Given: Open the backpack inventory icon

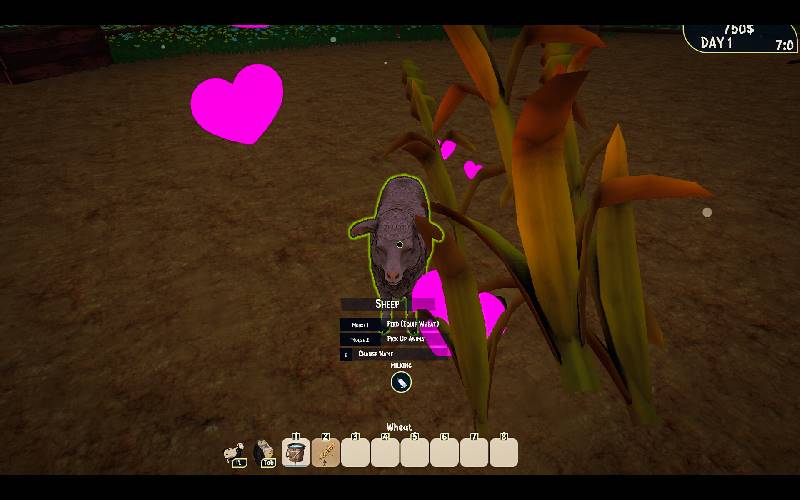Looking at the screenshot, I should coord(265,452).
